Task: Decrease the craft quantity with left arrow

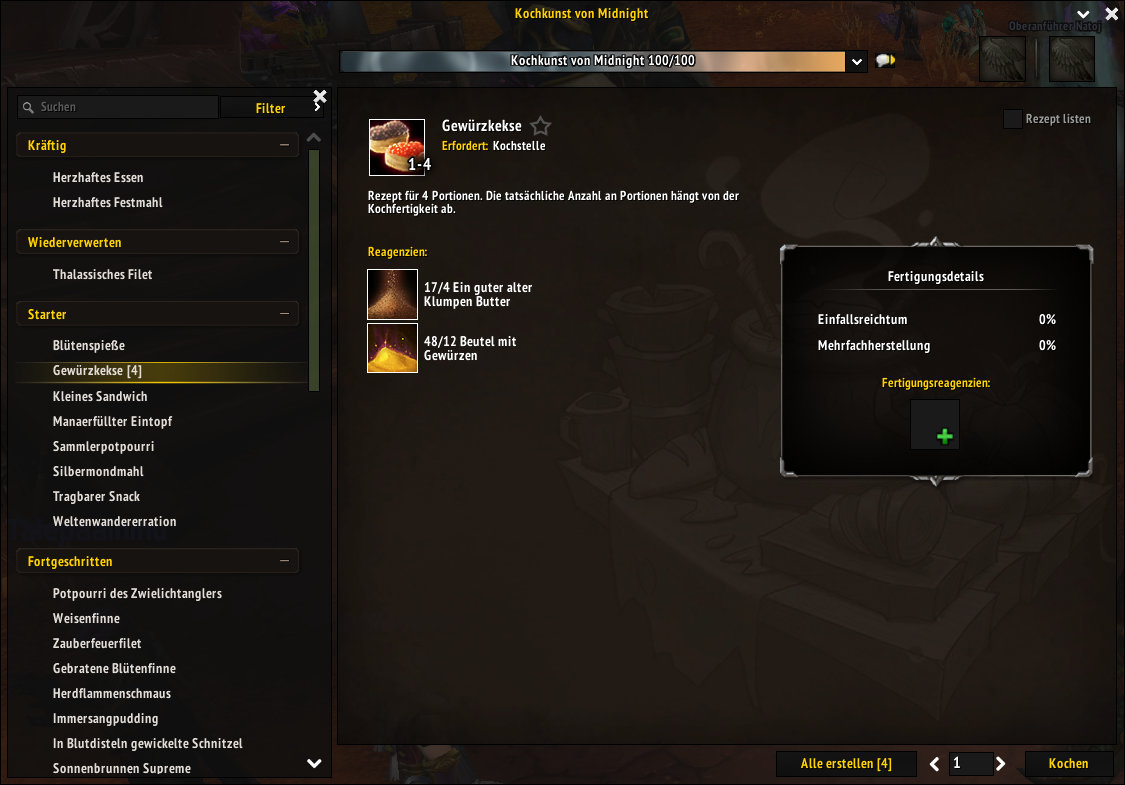Action: [x=935, y=764]
